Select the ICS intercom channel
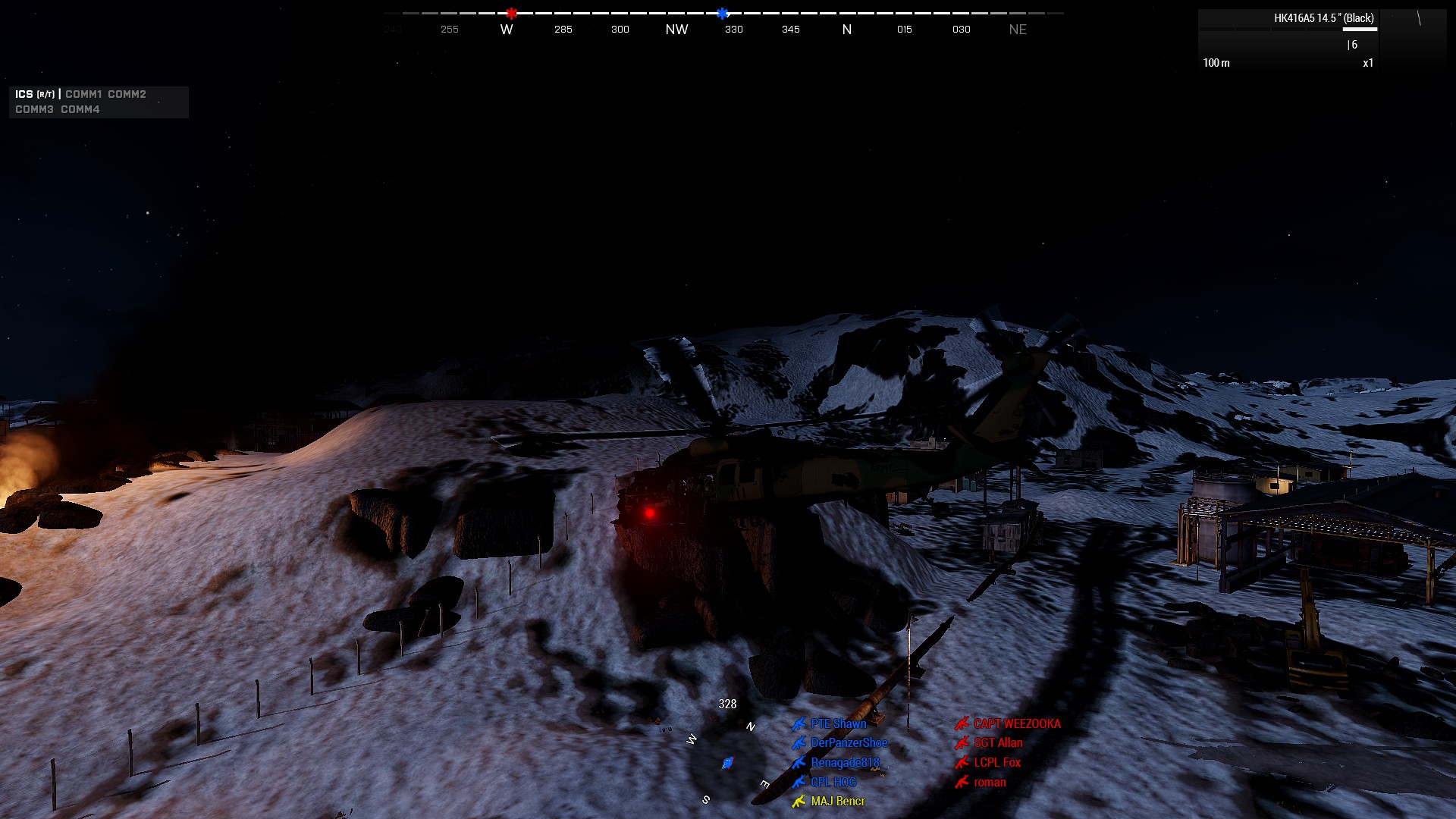The image size is (1456, 819). [24, 94]
